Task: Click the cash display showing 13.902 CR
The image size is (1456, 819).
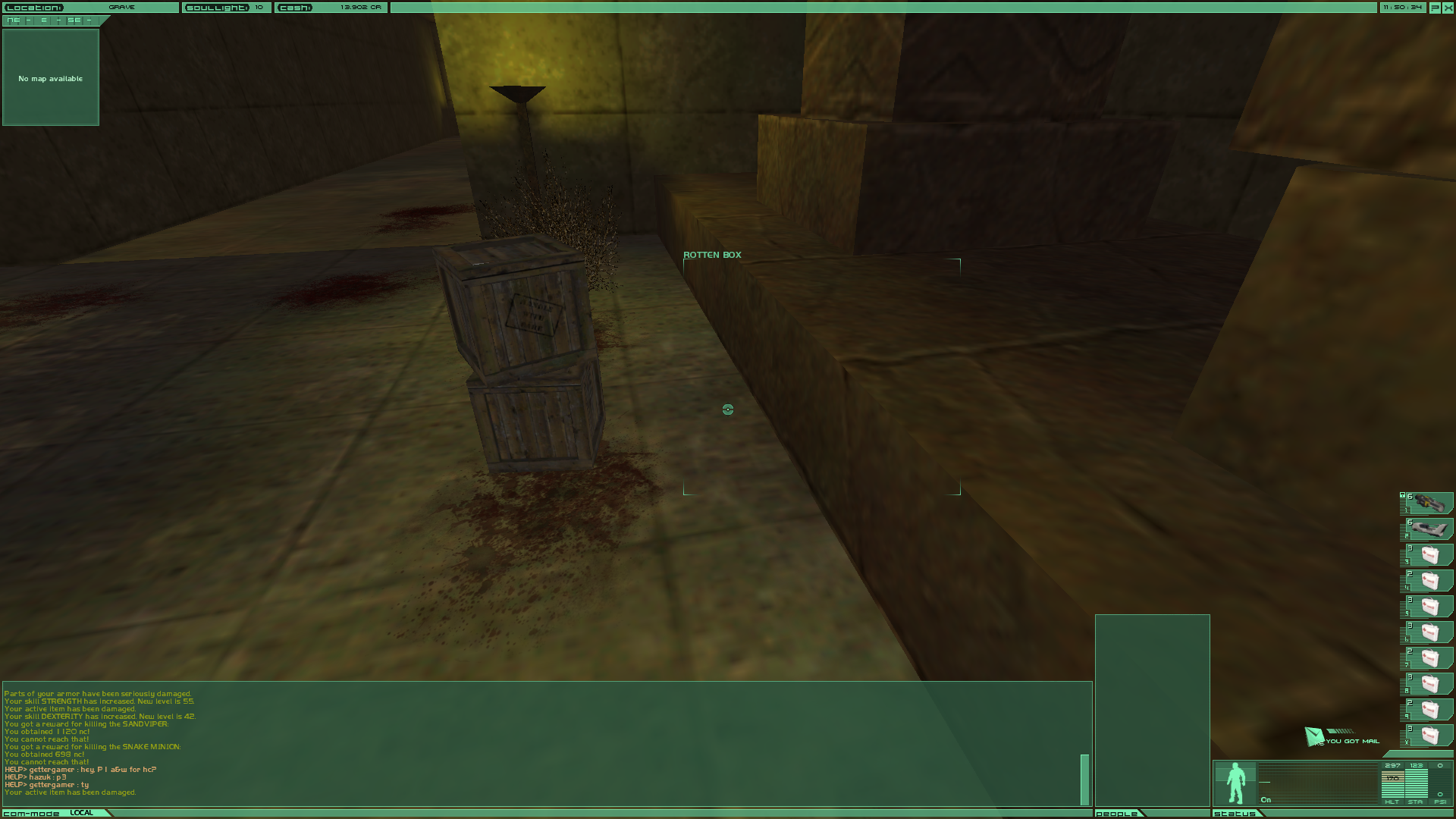Action: (x=331, y=7)
